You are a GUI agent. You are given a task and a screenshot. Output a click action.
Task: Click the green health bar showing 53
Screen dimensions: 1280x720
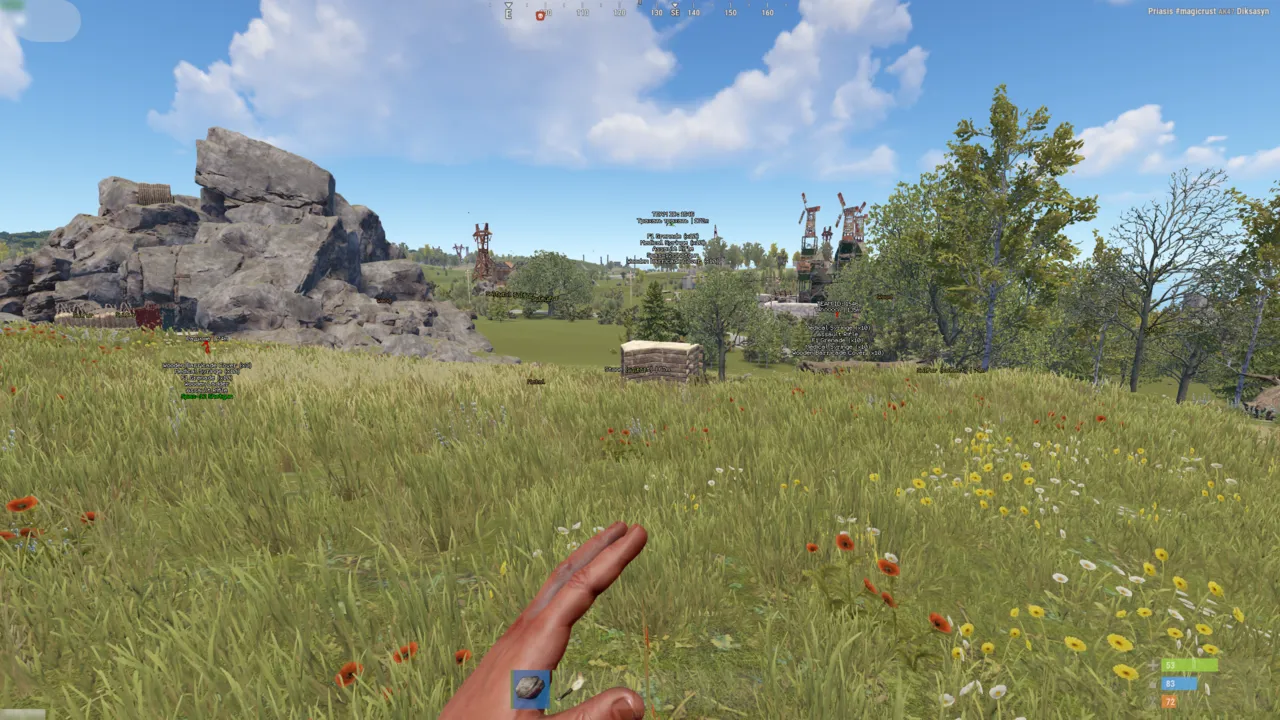tap(1190, 665)
